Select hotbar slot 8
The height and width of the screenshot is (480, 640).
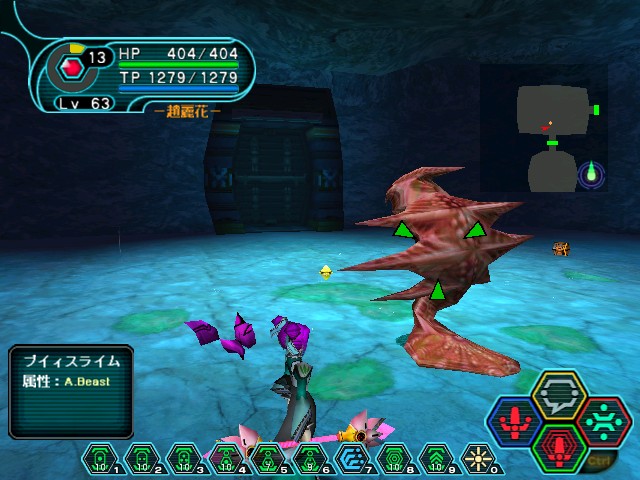click(394, 457)
